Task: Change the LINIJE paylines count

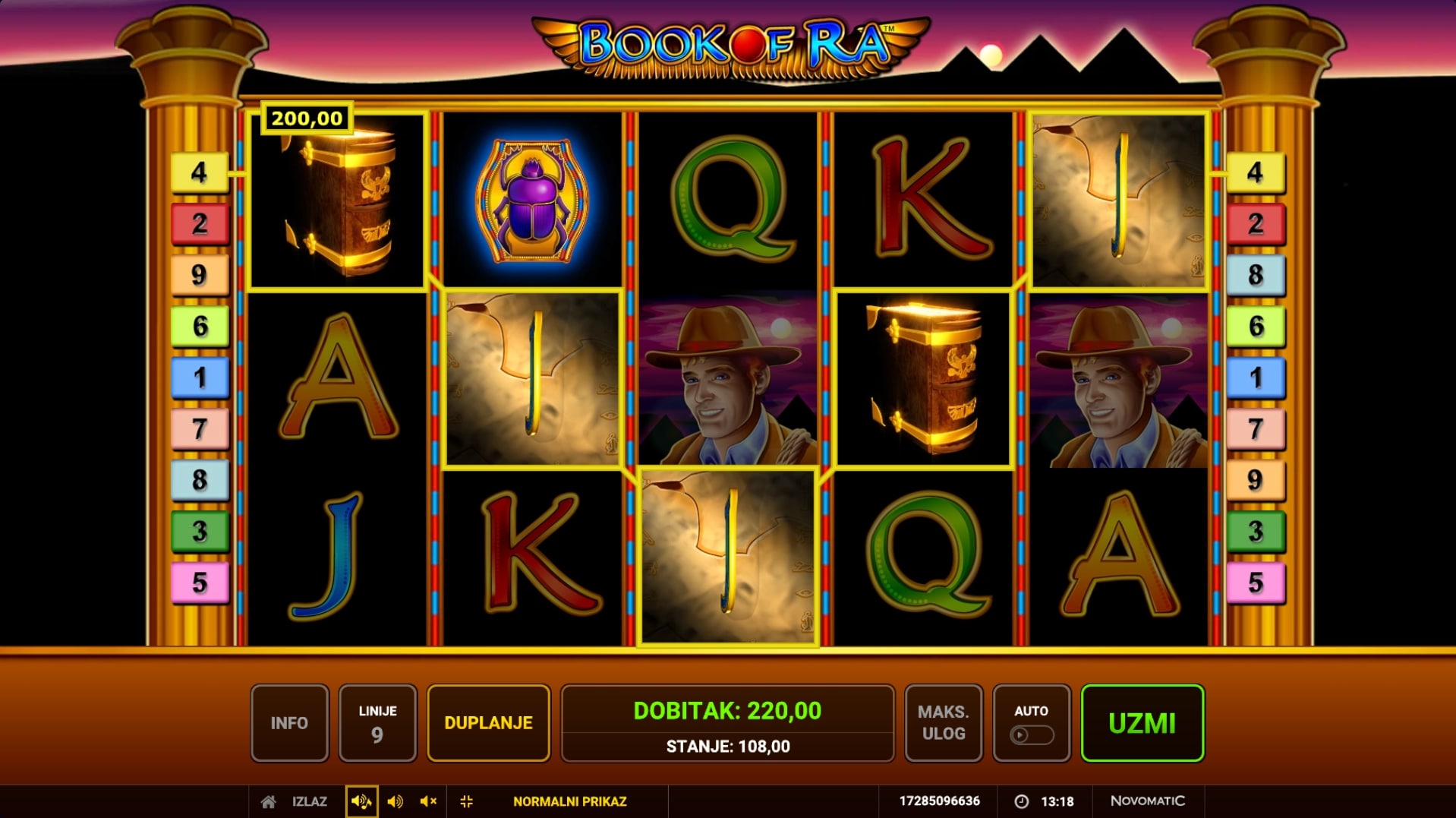Action: [x=377, y=723]
